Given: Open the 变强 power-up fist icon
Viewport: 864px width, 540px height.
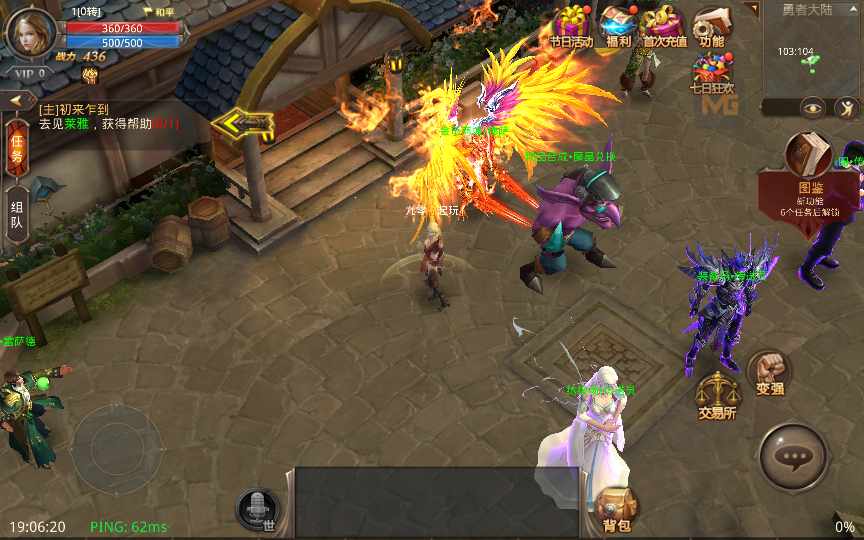Looking at the screenshot, I should pyautogui.click(x=769, y=374).
